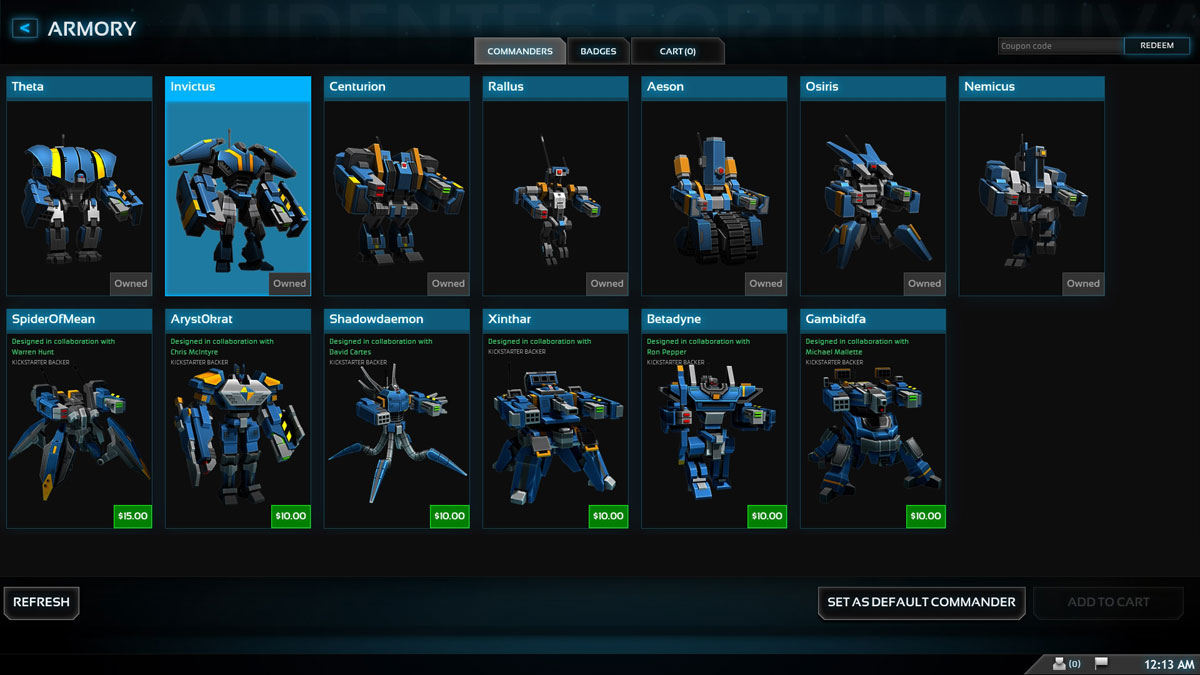Select the Theta commander card
Screen dimensions: 1200x675
coord(79,190)
